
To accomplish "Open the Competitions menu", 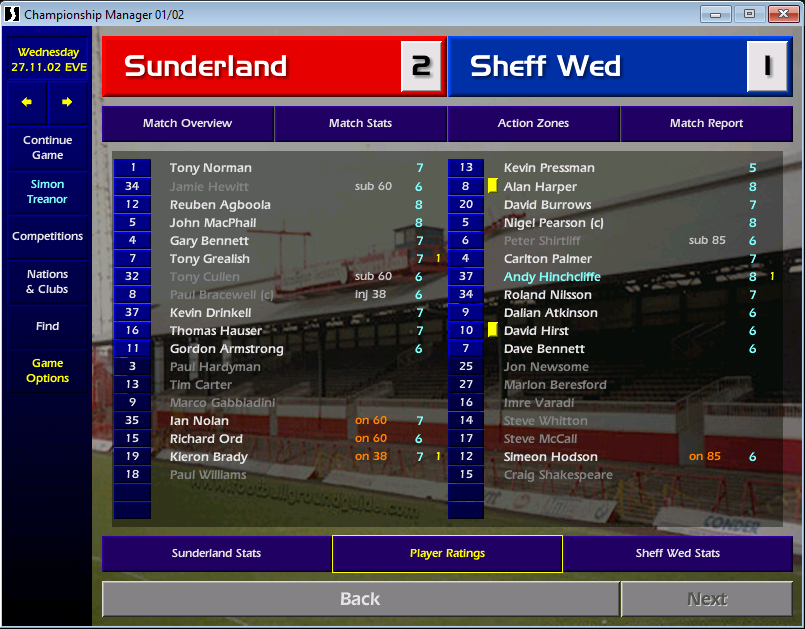I will (48, 237).
